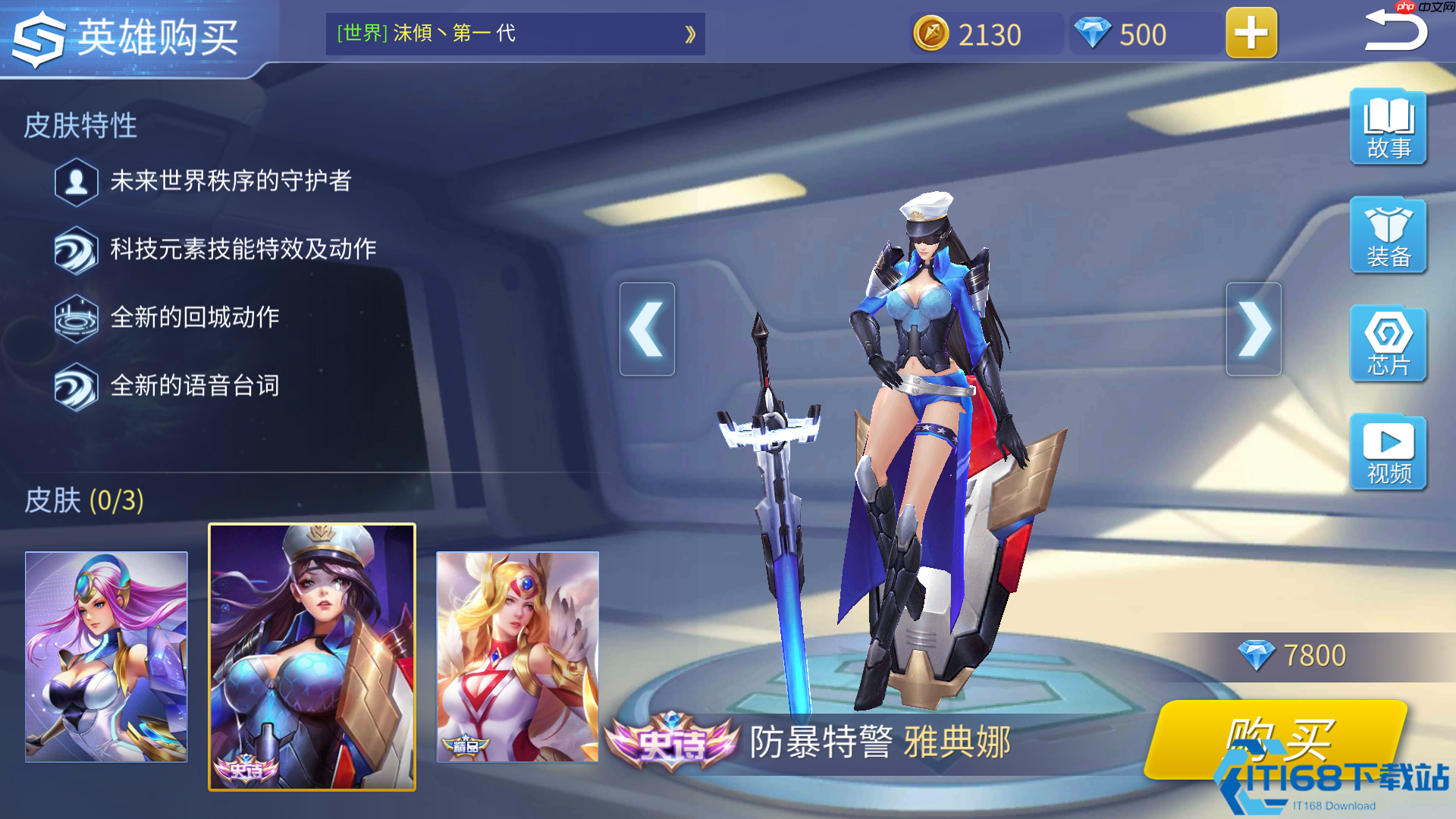Expand the world chat message banner
Image resolution: width=1456 pixels, height=819 pixels.
[689, 34]
